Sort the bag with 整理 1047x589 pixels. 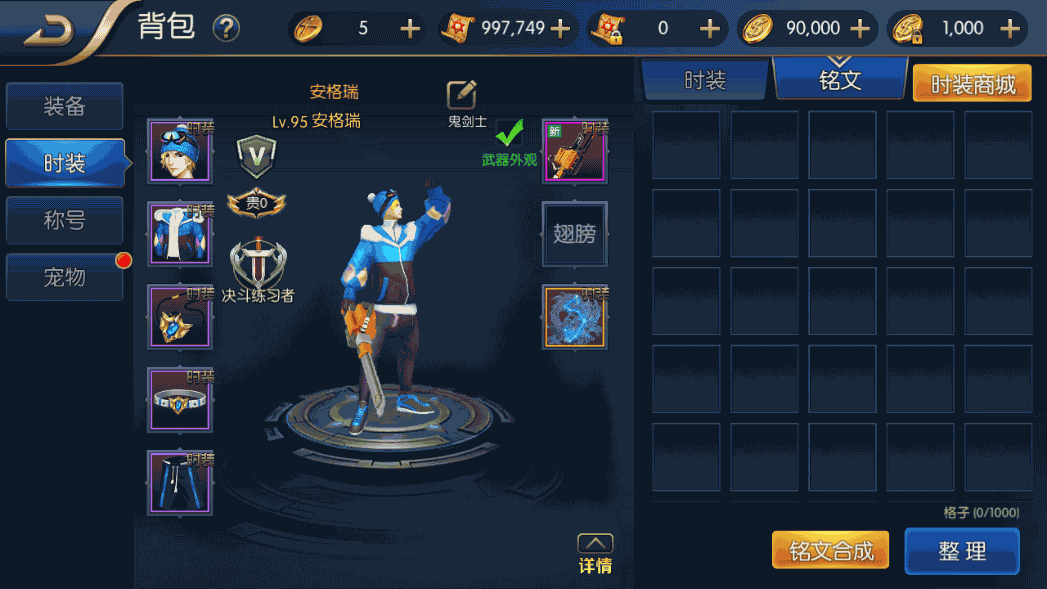point(962,551)
